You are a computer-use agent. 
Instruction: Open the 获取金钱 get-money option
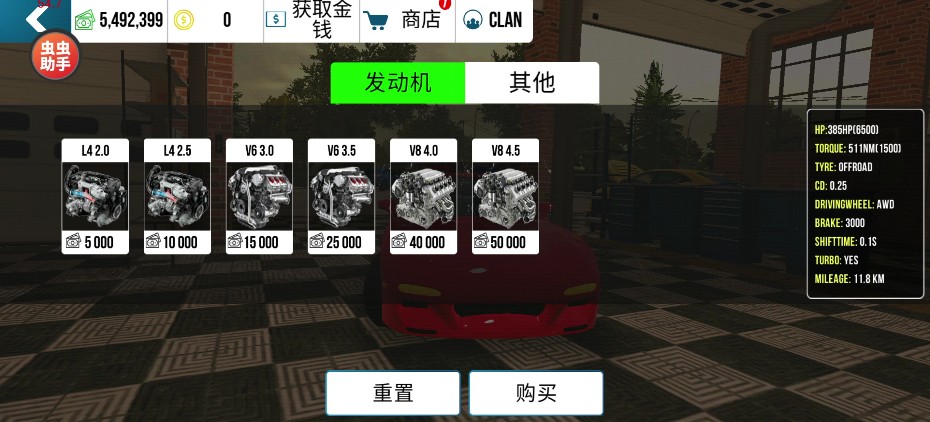pyautogui.click(x=309, y=20)
